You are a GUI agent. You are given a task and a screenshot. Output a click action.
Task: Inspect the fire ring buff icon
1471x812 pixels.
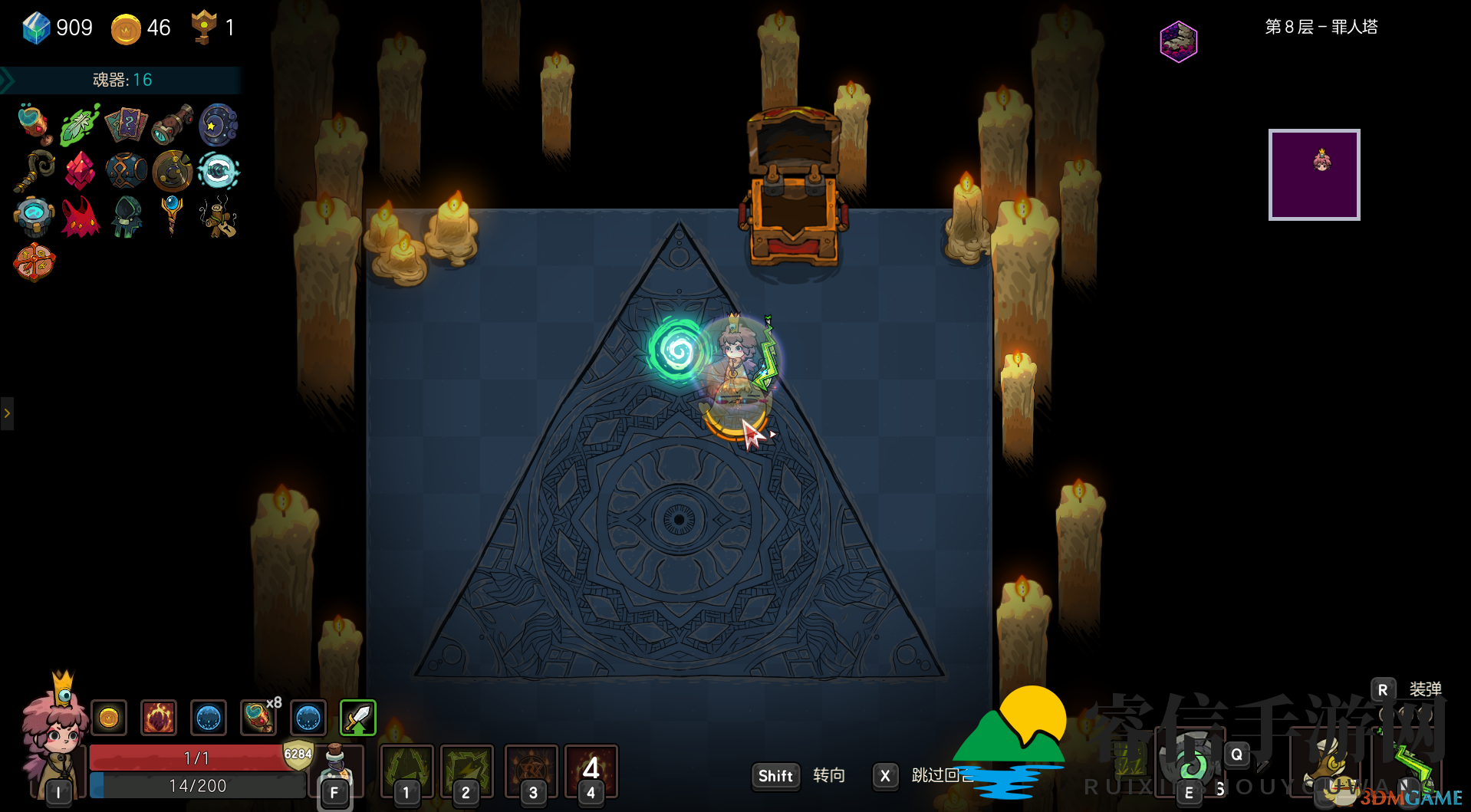click(x=159, y=718)
